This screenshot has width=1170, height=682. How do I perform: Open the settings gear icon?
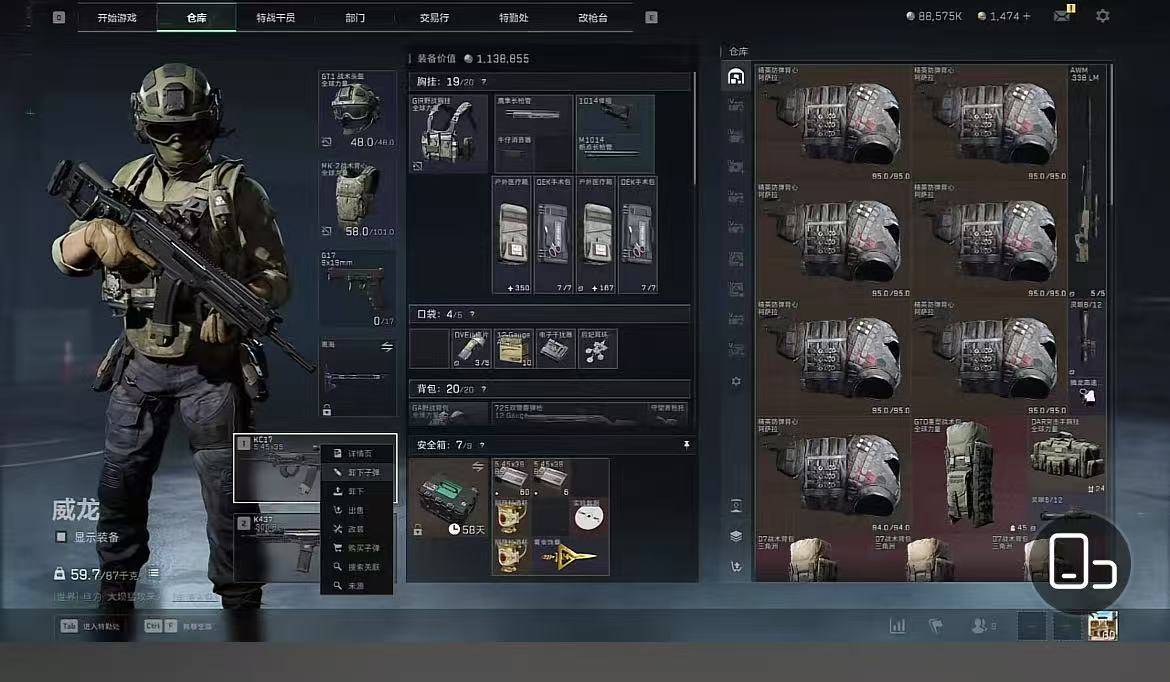click(x=1102, y=16)
